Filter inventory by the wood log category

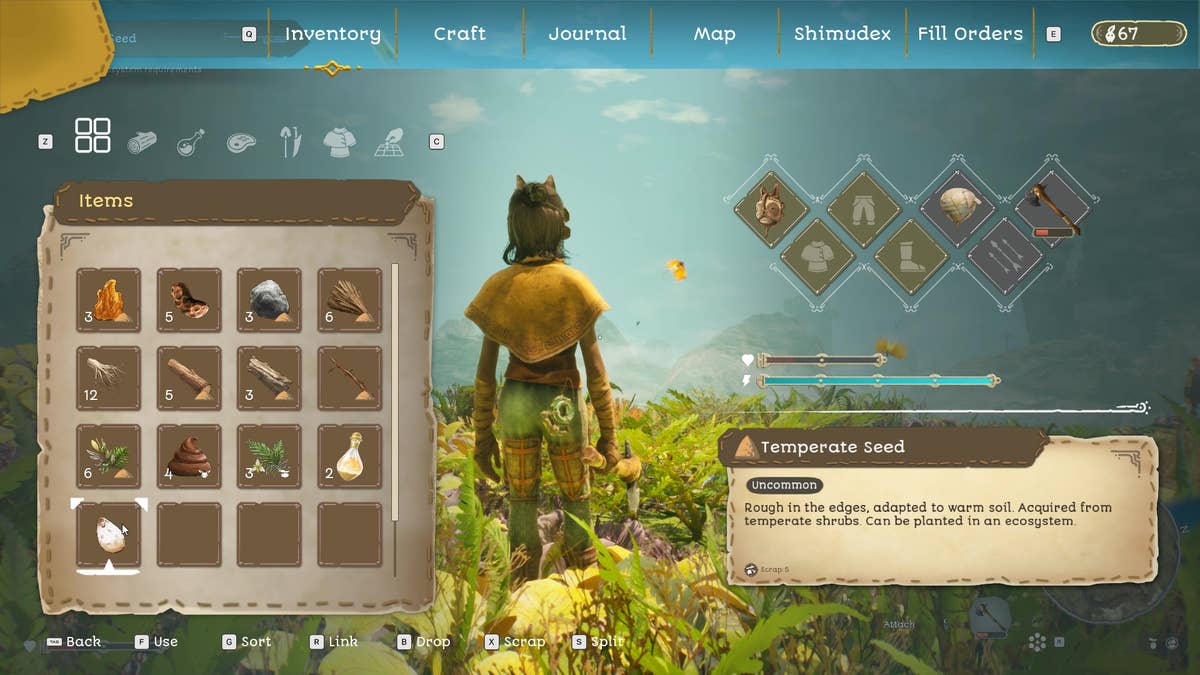point(142,143)
